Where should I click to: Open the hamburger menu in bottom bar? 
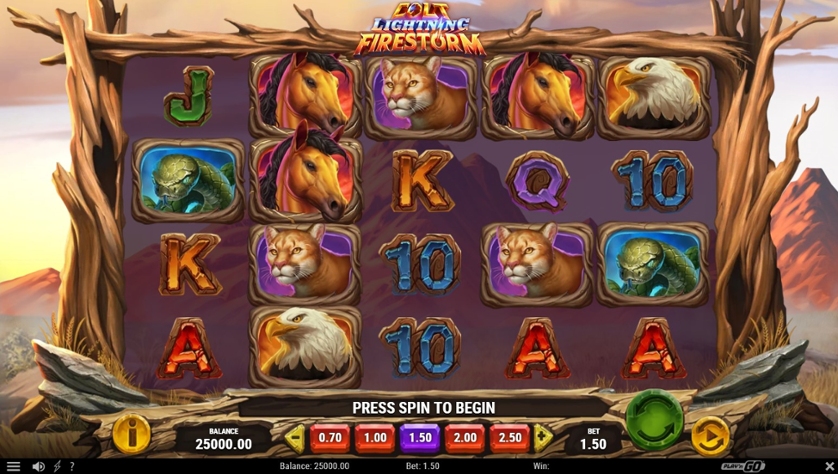tap(13, 466)
